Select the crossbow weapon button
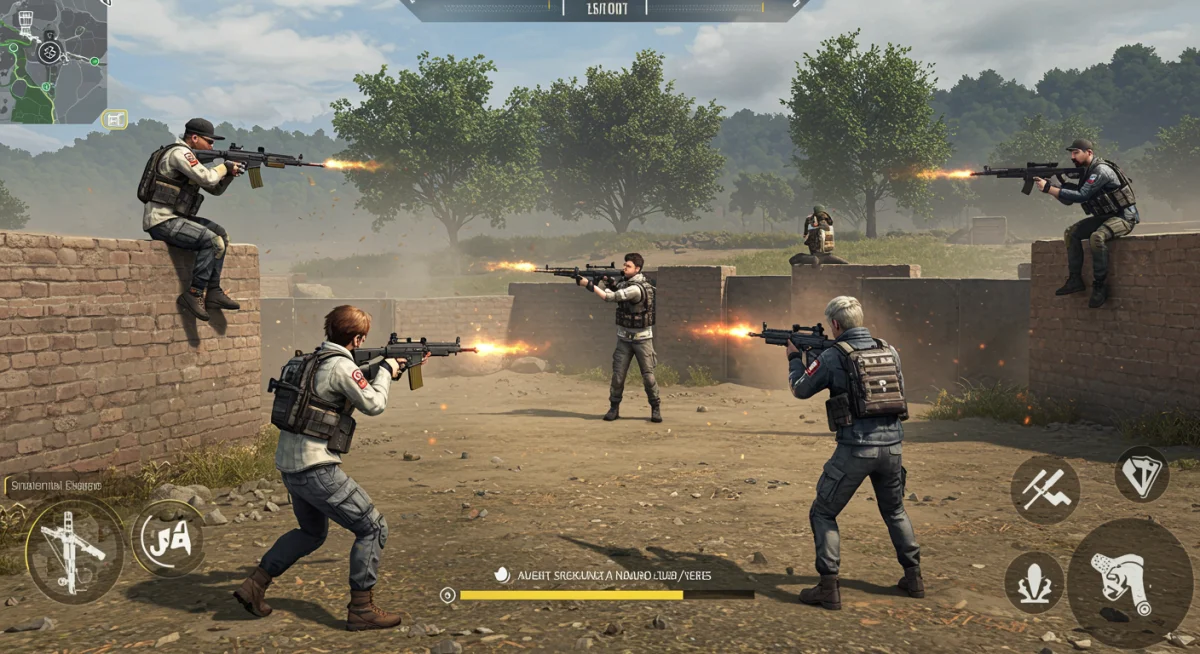1200x654 pixels. point(75,550)
